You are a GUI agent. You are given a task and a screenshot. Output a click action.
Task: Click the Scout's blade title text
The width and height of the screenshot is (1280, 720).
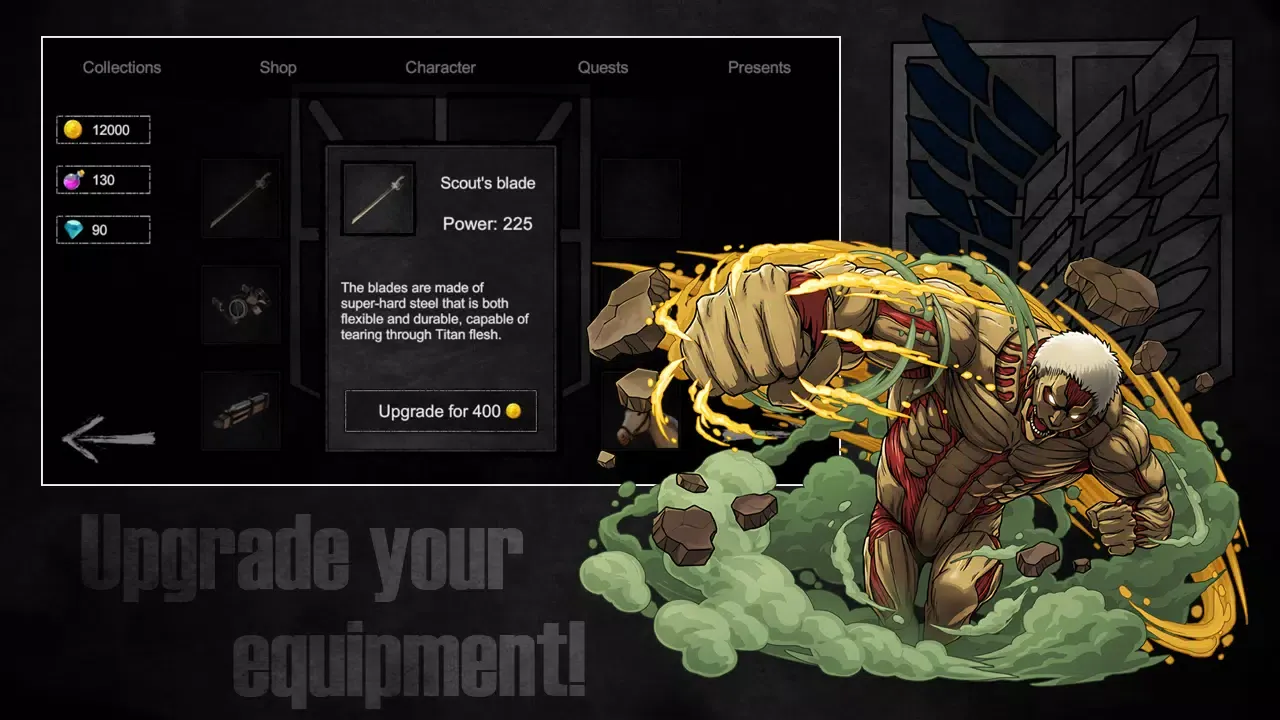pyautogui.click(x=487, y=183)
